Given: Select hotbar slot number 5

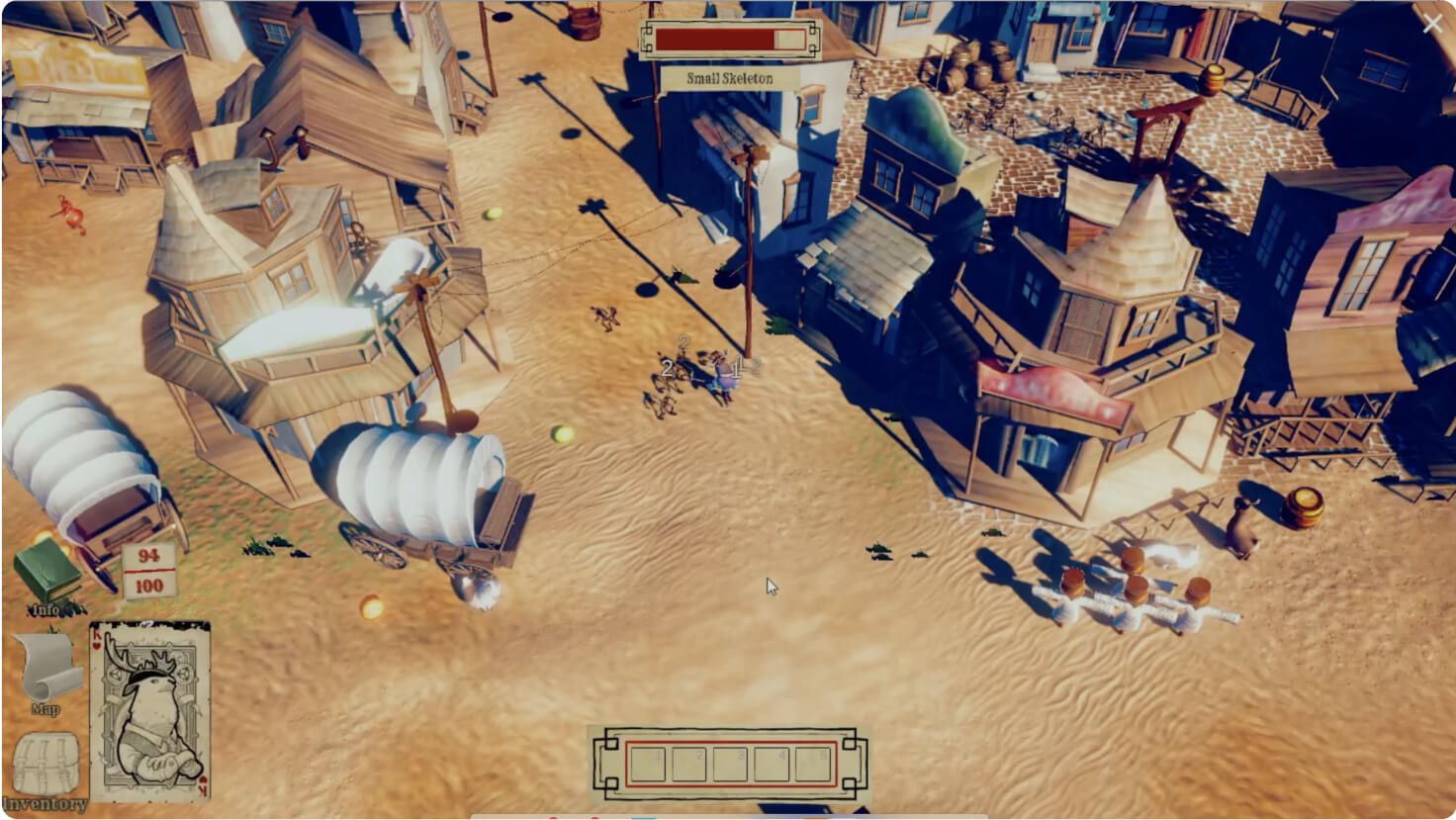Looking at the screenshot, I should [812, 764].
